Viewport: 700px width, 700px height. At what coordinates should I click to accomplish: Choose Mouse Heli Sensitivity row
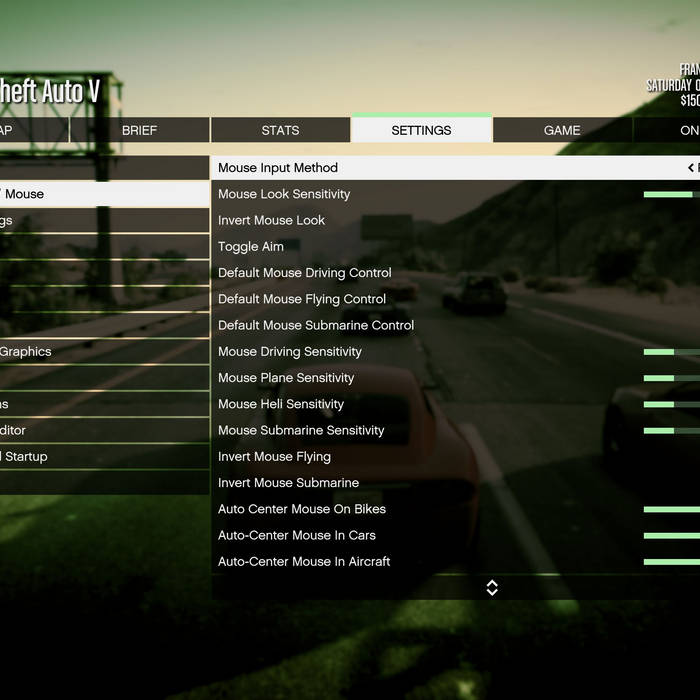click(x=281, y=404)
